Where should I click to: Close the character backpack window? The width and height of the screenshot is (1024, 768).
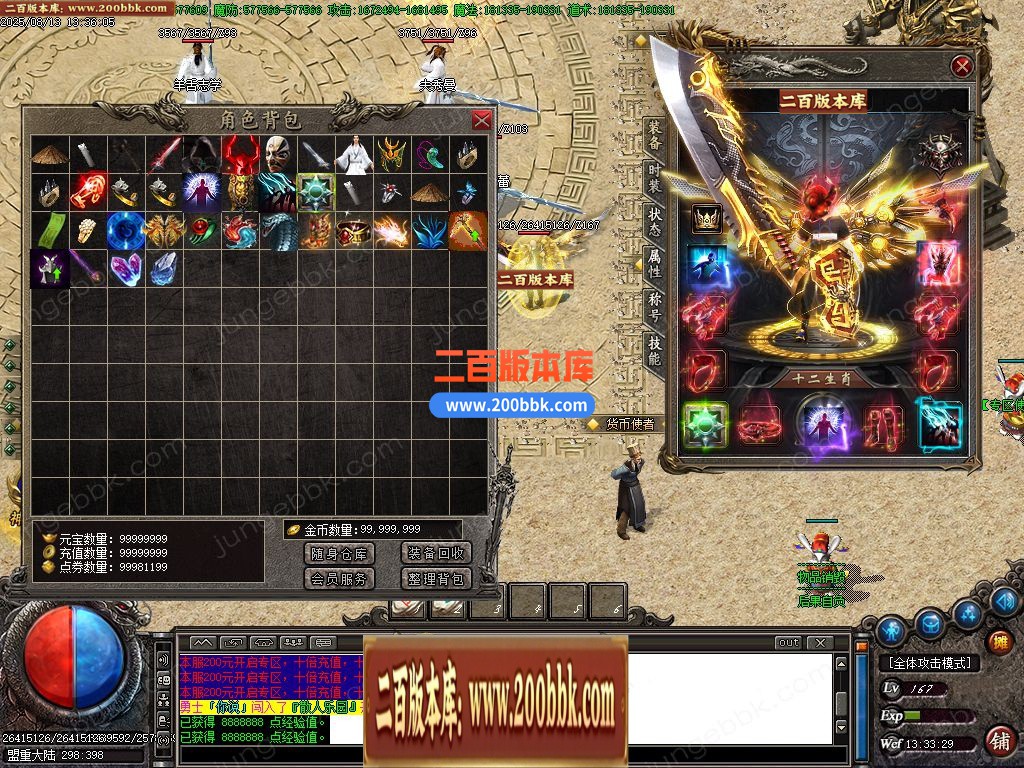pyautogui.click(x=482, y=121)
